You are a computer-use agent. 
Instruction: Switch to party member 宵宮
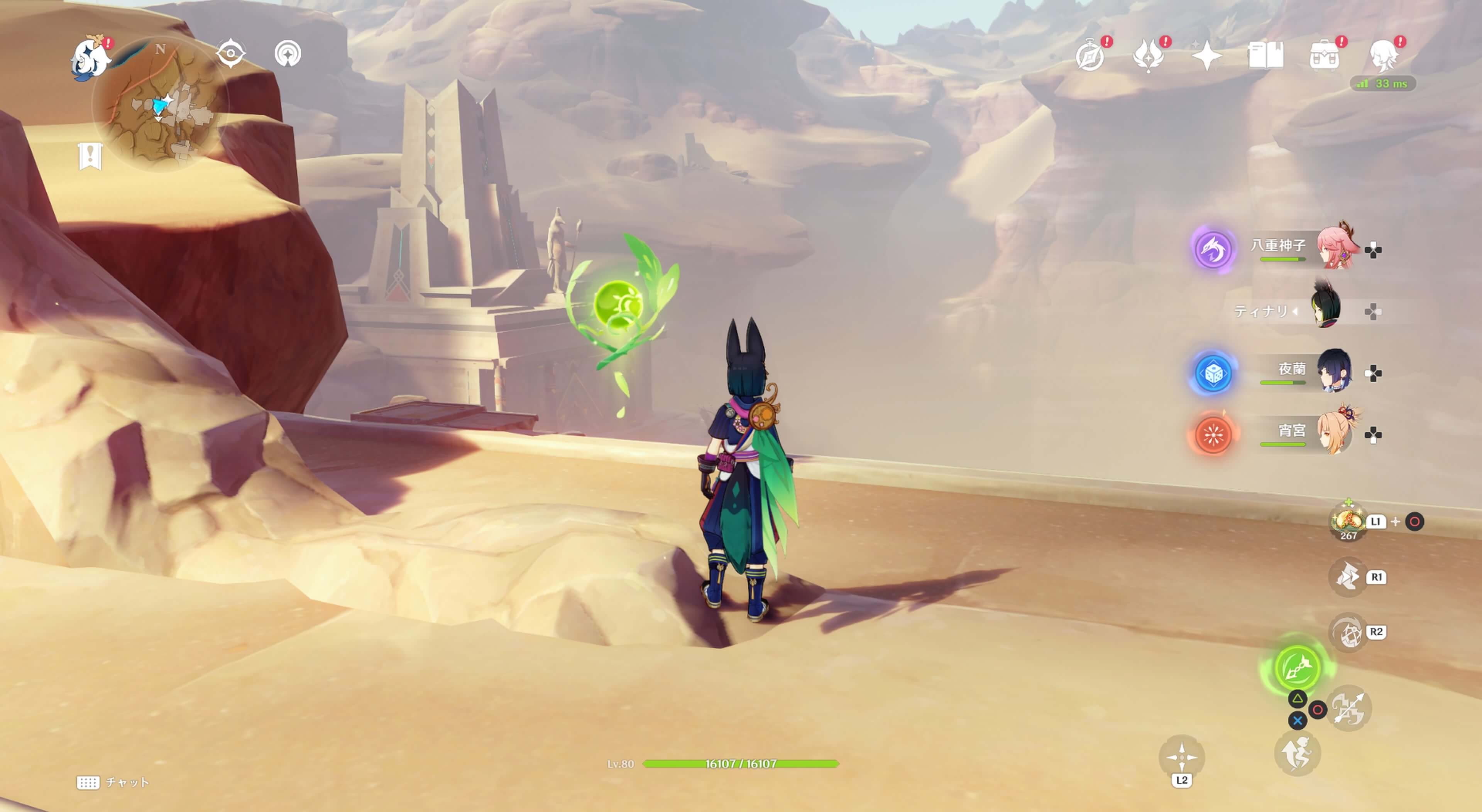click(1334, 433)
